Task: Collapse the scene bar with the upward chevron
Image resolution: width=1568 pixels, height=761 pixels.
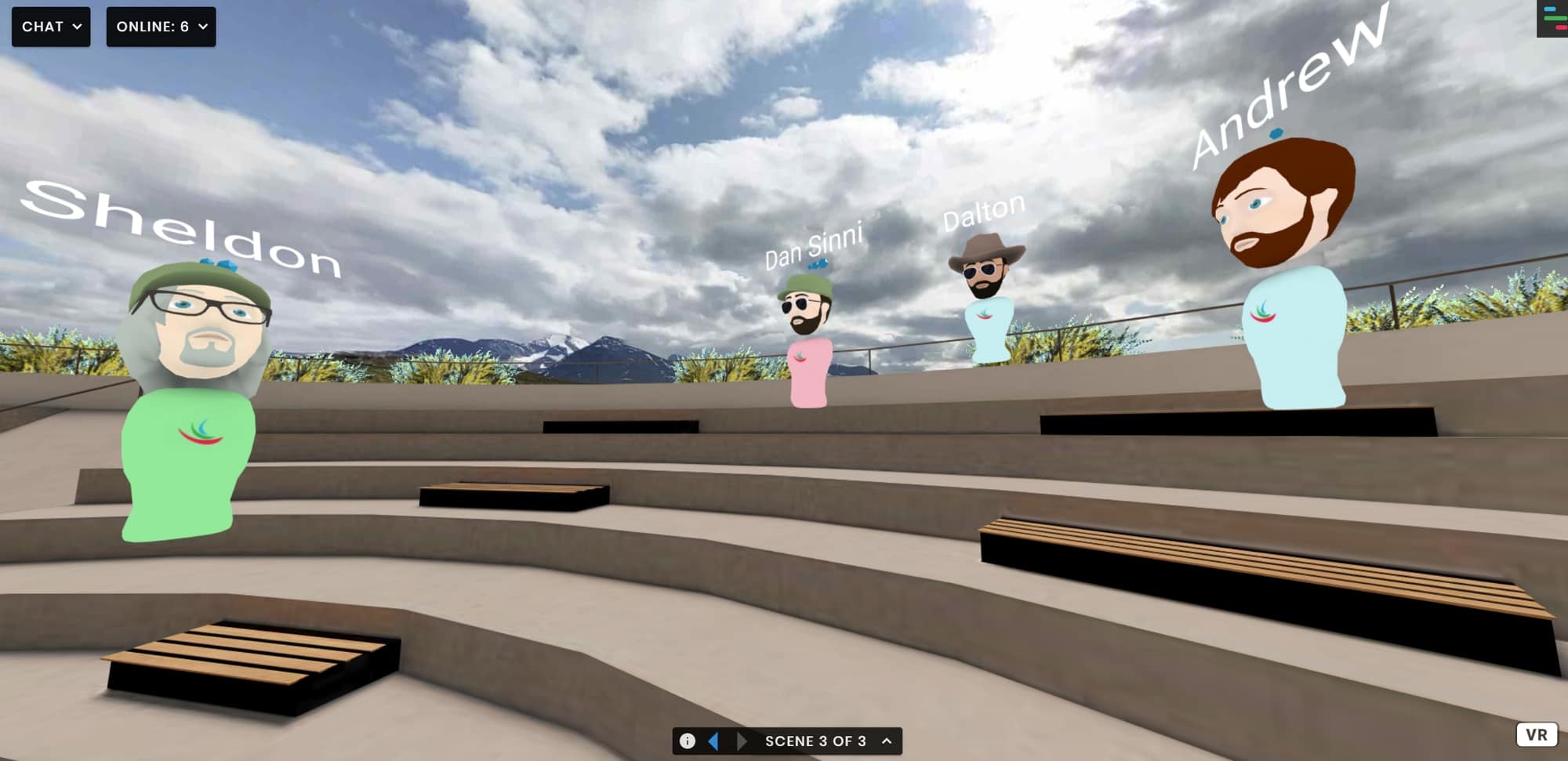Action: (x=885, y=740)
